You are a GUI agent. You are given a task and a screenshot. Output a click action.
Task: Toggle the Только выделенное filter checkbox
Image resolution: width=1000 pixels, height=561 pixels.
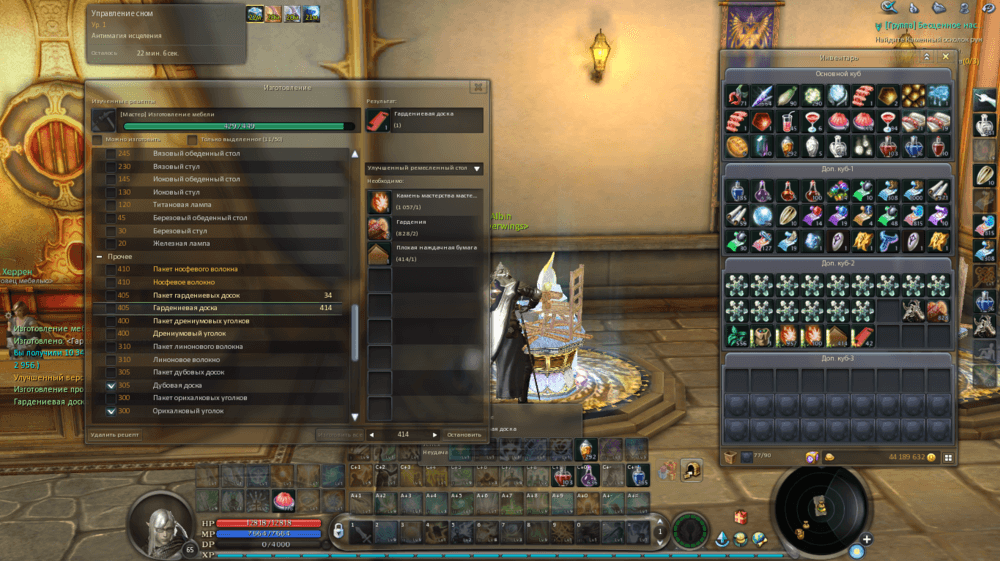click(192, 139)
